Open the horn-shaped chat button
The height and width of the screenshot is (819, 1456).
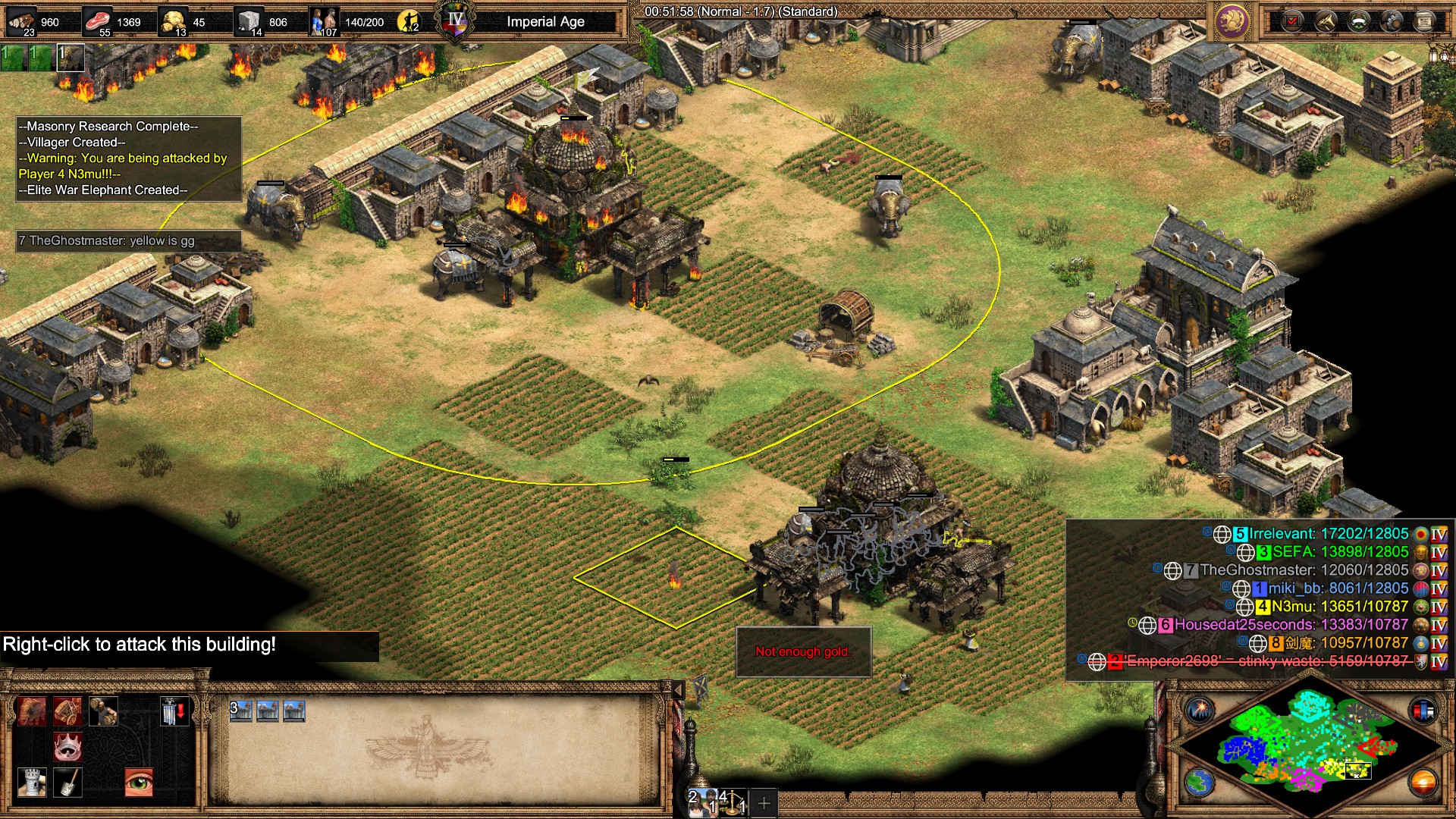point(1325,21)
